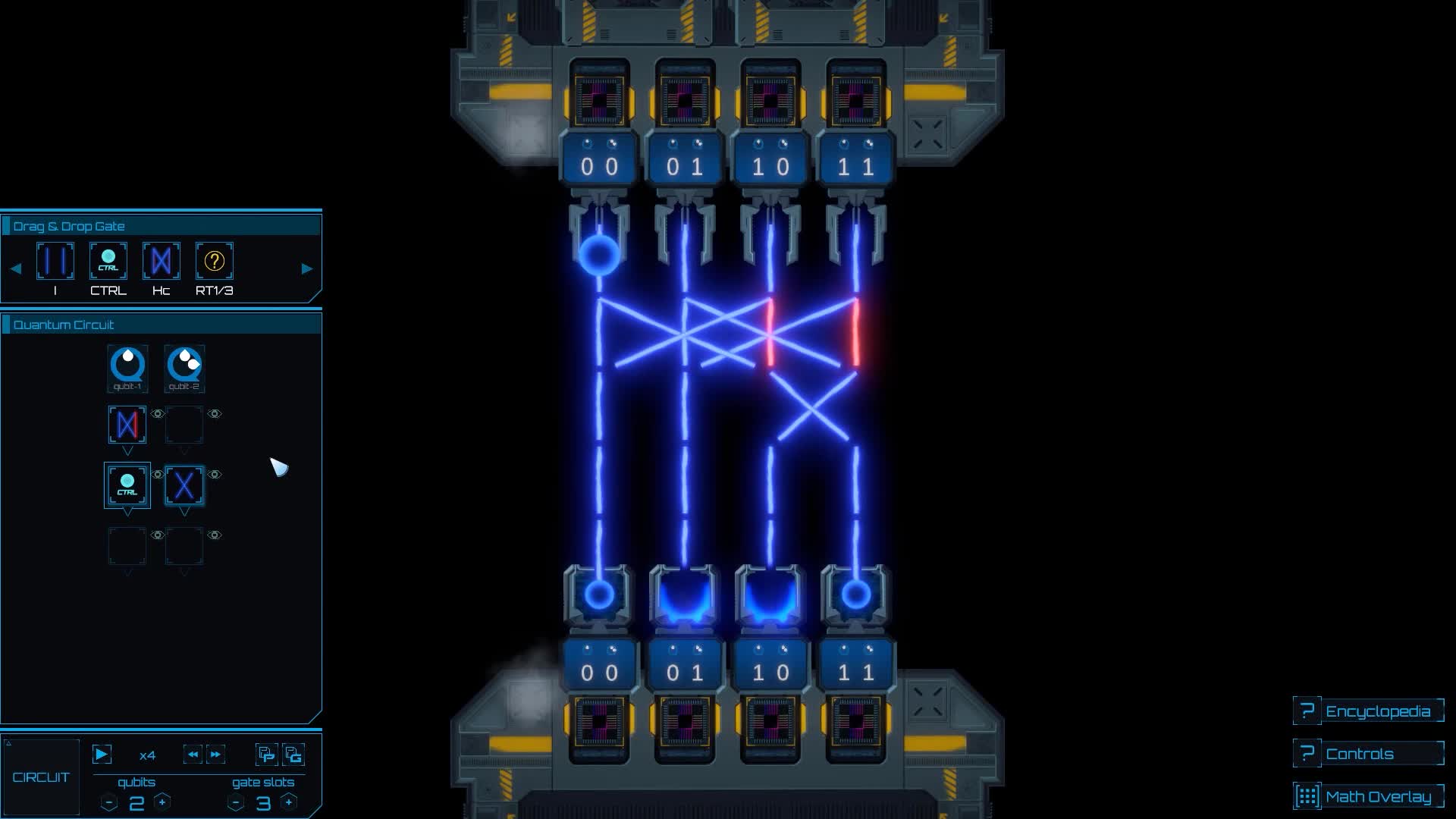This screenshot has width=1456, height=819.
Task: Select the X gate placed in the circuit
Action: [x=184, y=486]
